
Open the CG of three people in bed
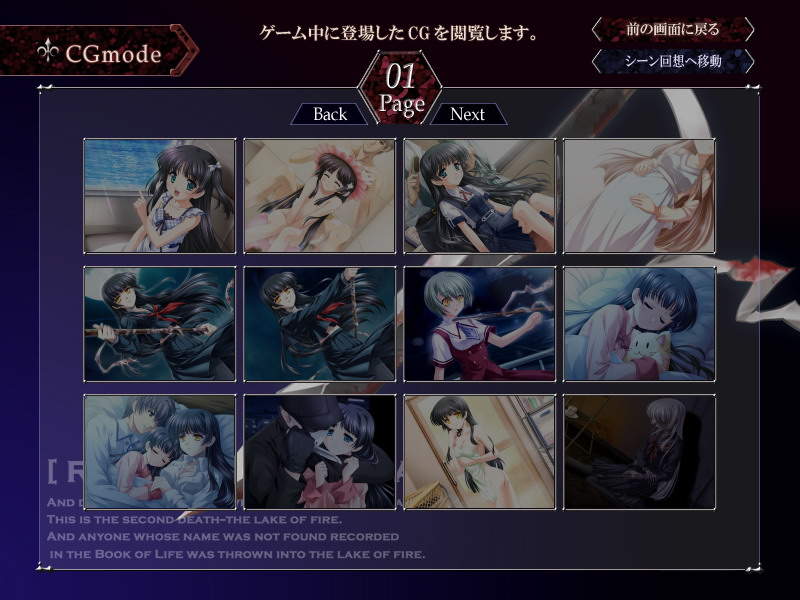coord(160,452)
